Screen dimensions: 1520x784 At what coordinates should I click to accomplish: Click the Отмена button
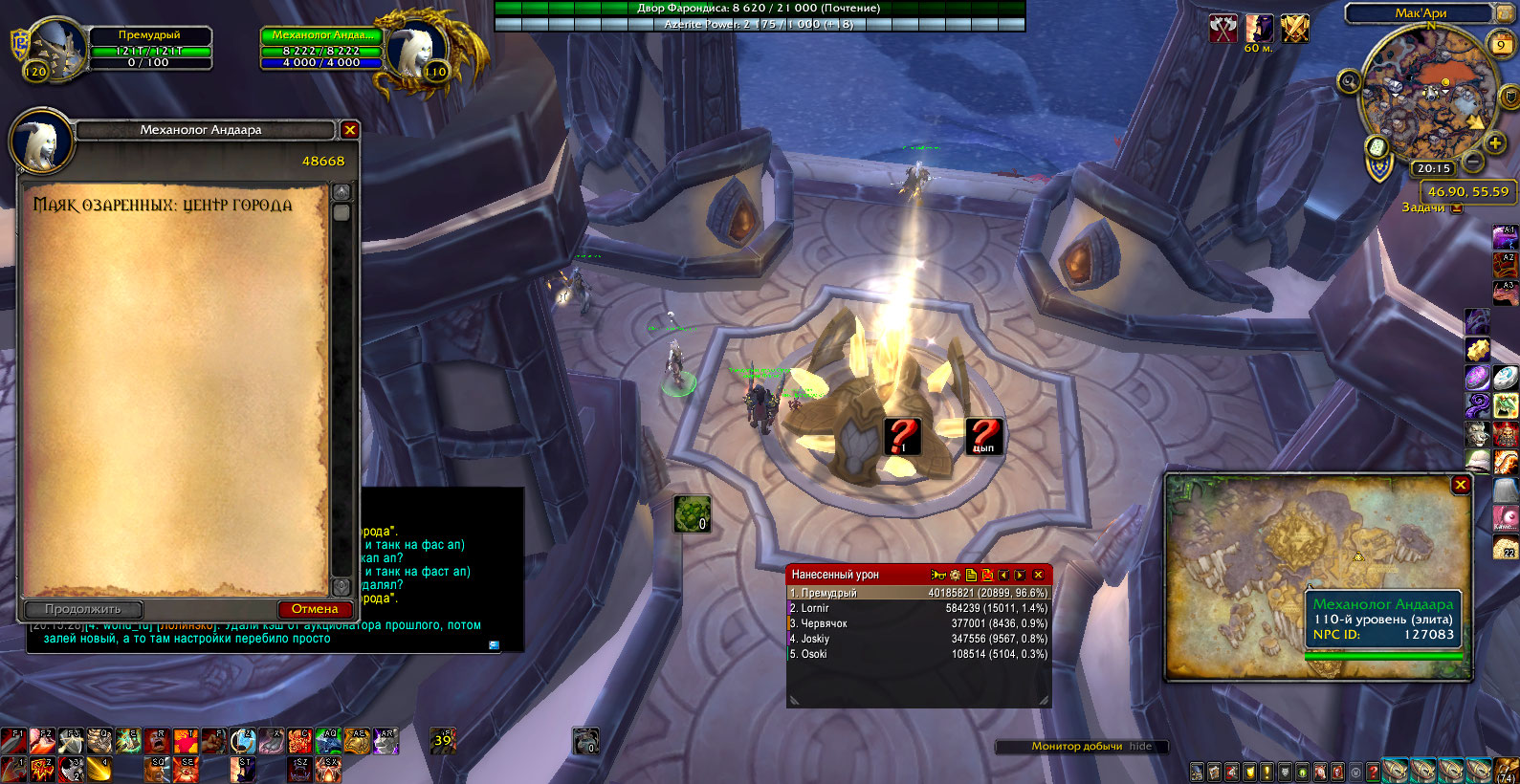315,609
